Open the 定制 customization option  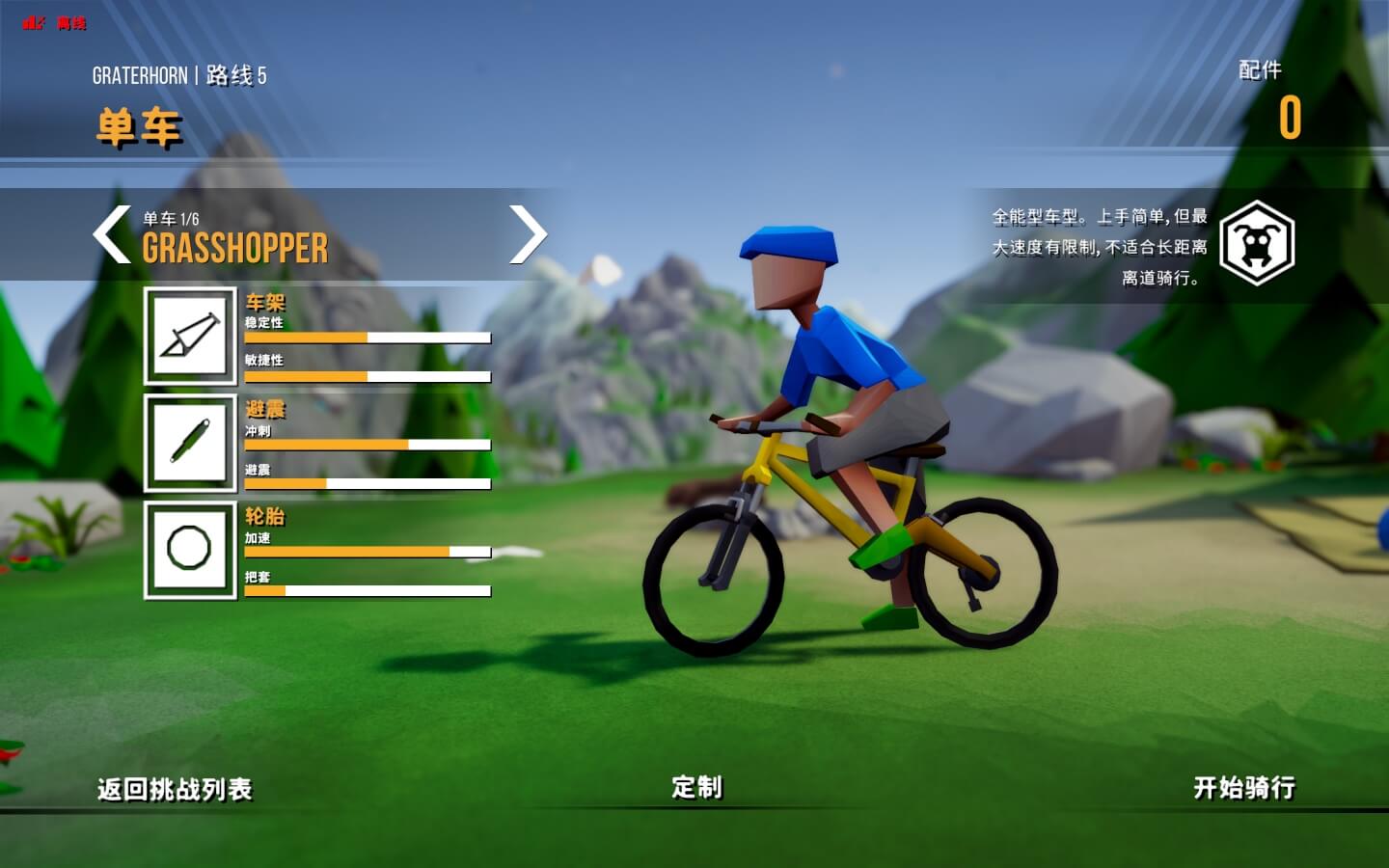(696, 787)
